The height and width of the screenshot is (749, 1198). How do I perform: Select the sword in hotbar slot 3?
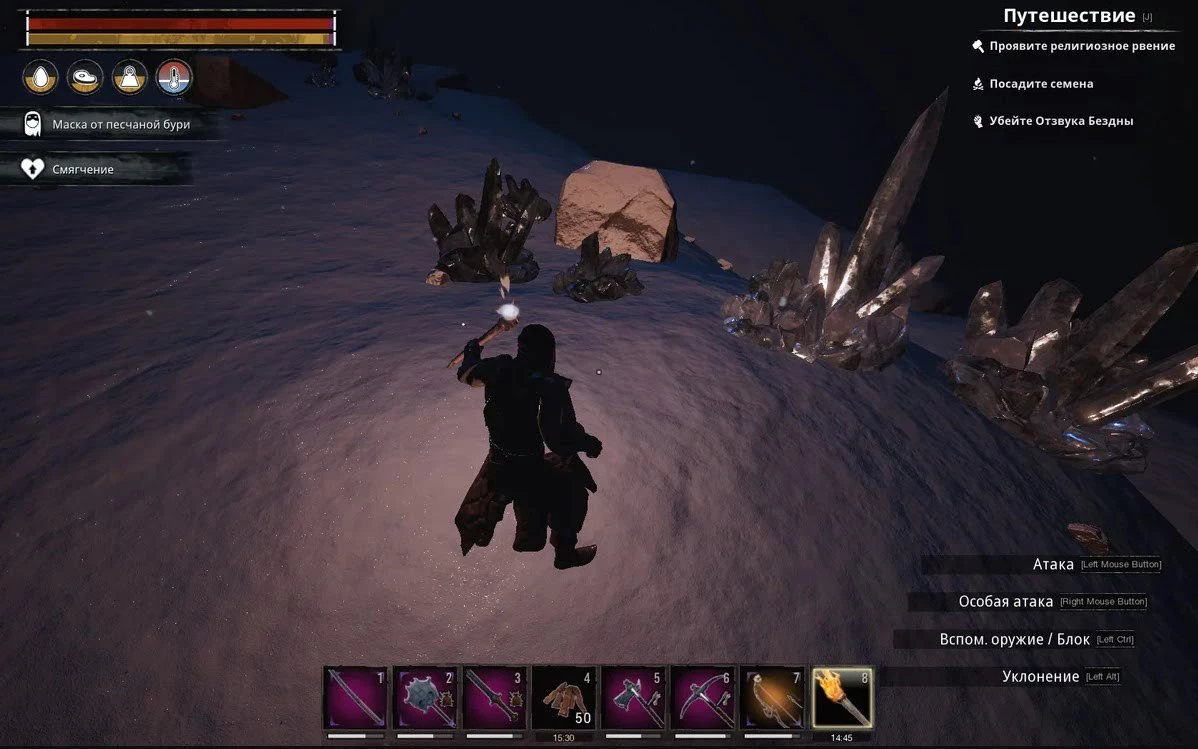495,698
